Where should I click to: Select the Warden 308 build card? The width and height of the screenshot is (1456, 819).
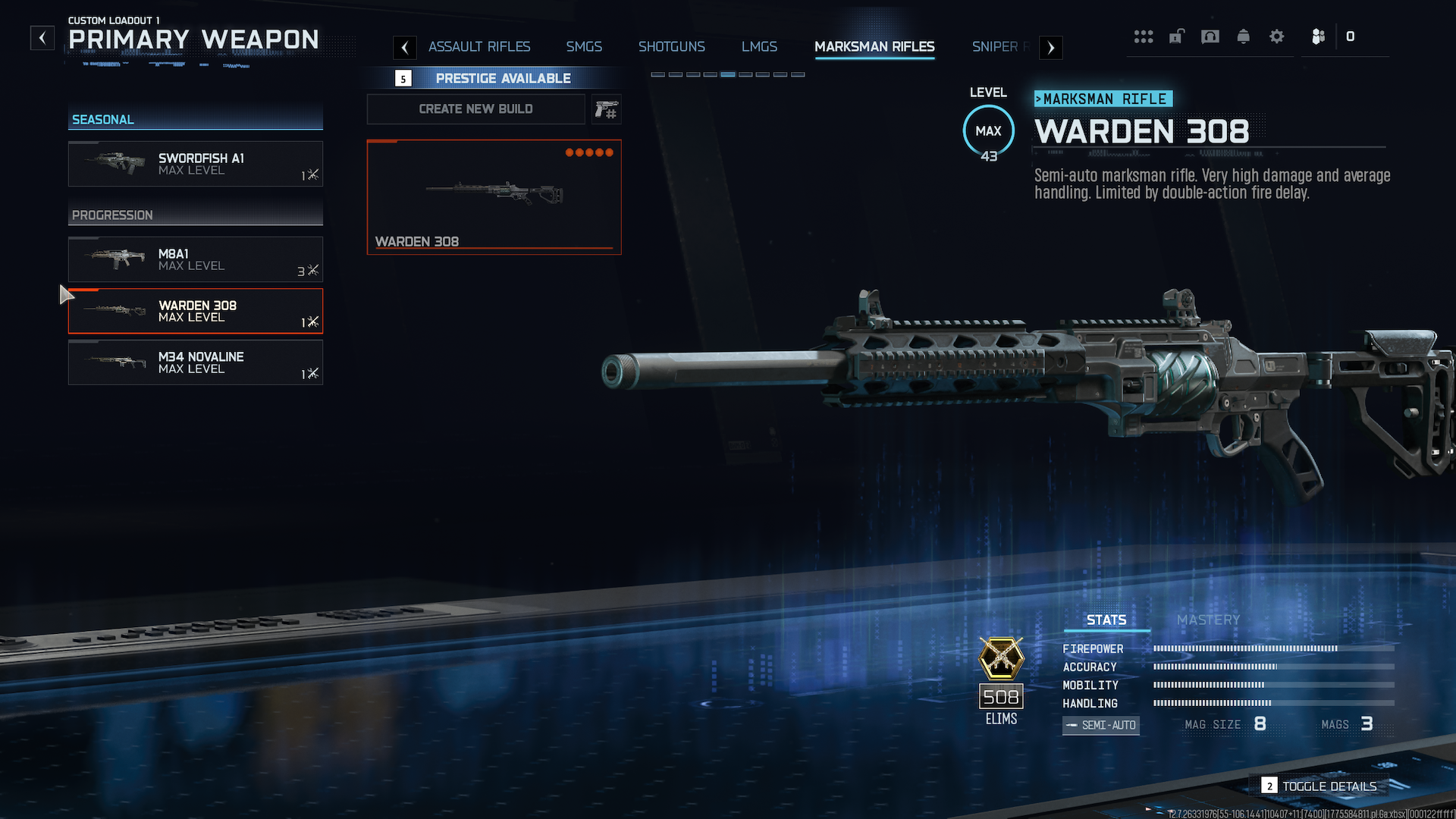(x=494, y=197)
